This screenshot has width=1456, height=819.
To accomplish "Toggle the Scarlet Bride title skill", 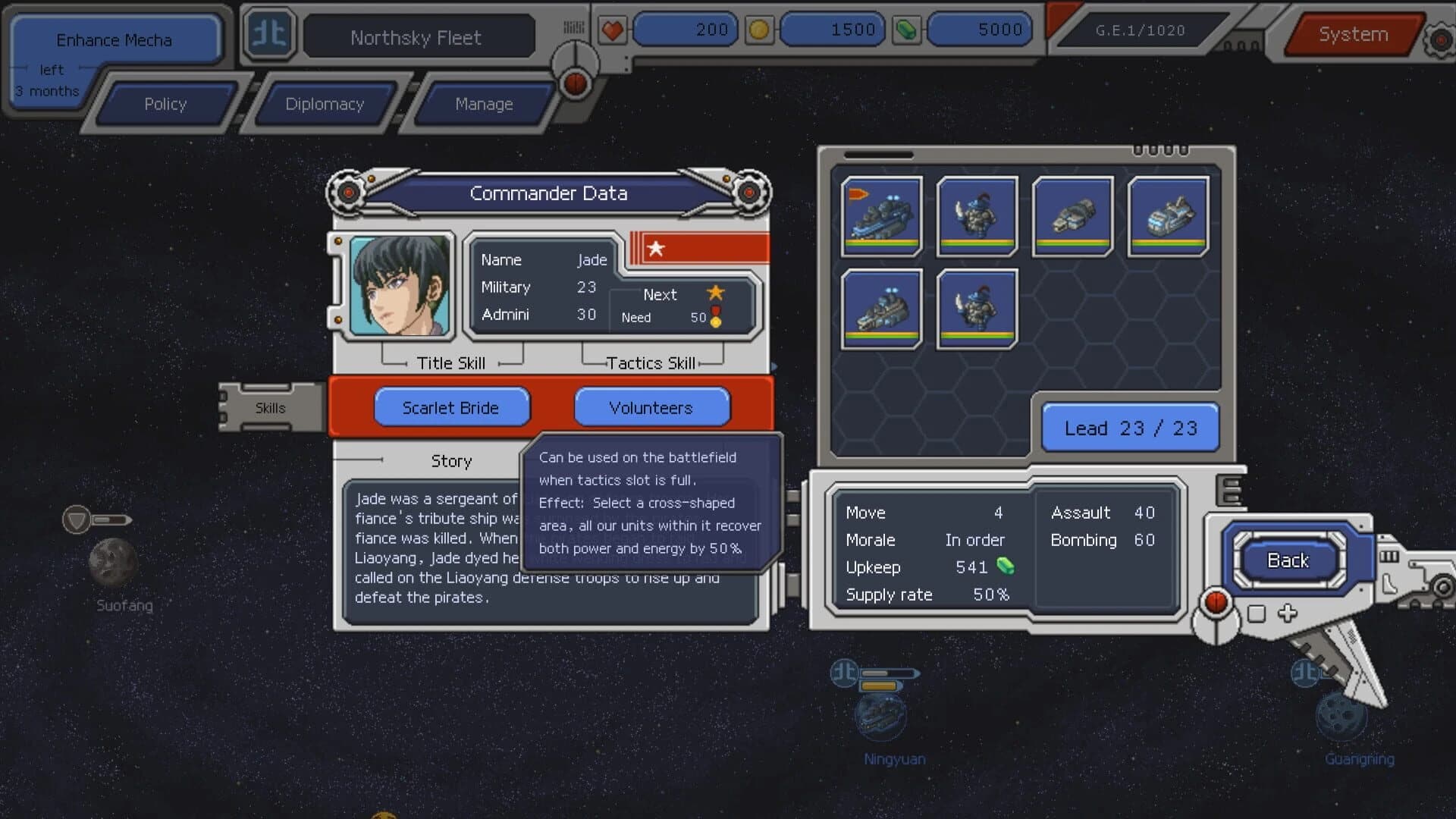I will 451,407.
